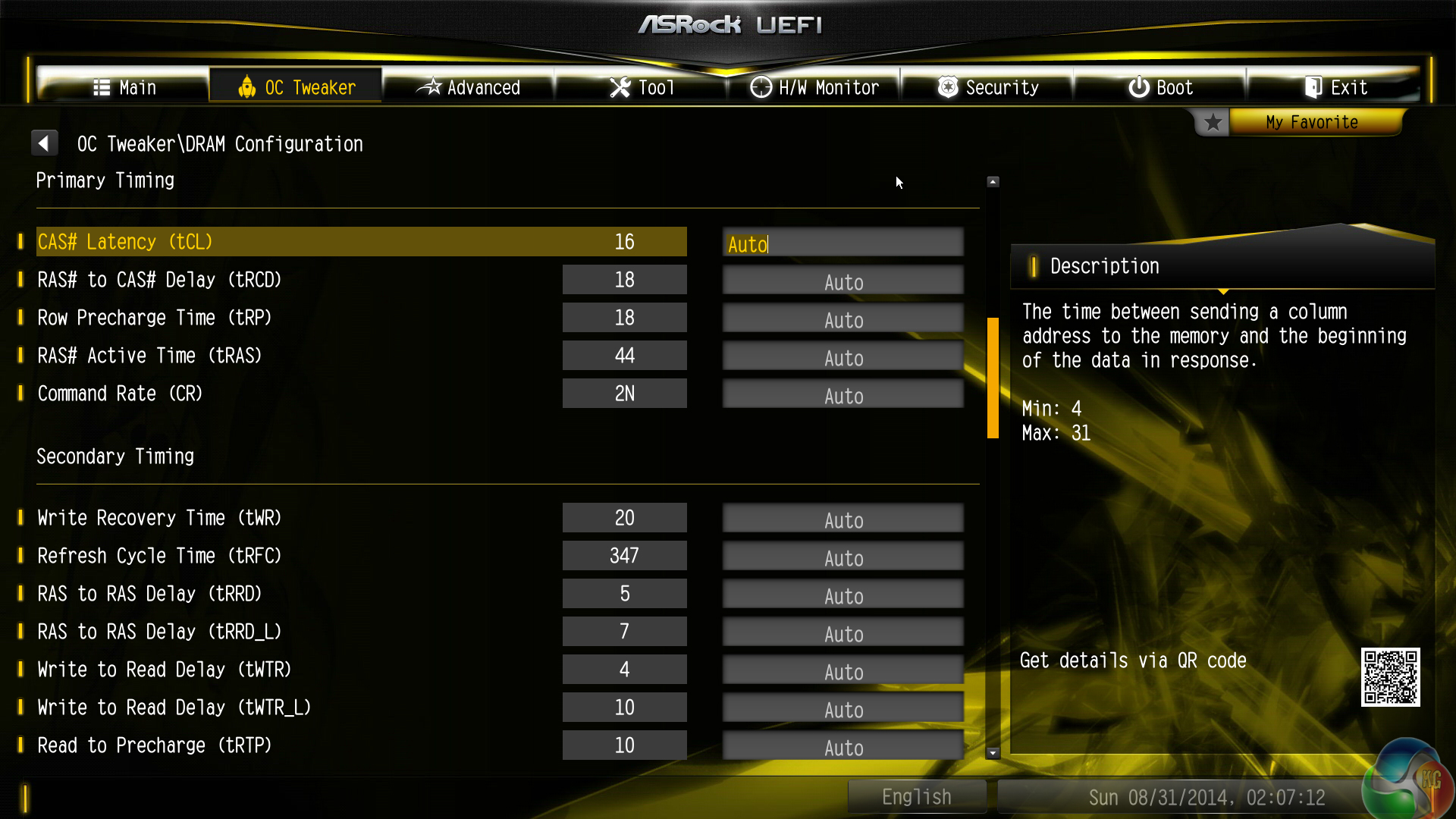
Task: Open the My Favorite list
Action: point(1311,122)
